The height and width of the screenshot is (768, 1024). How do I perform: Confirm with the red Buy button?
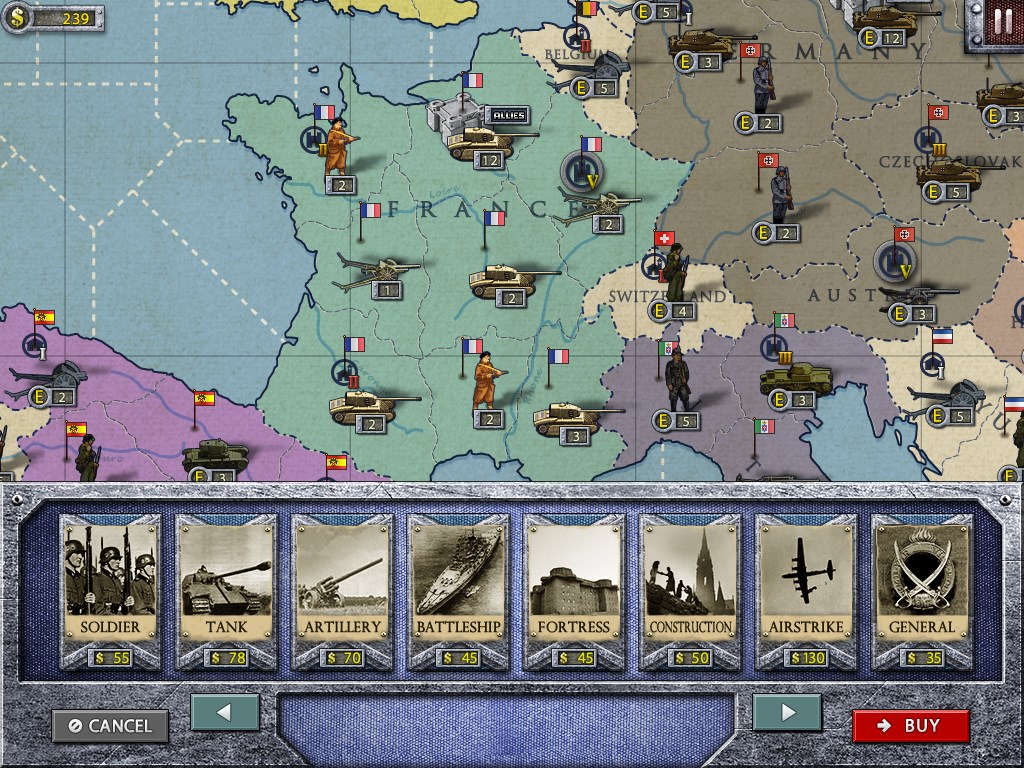coord(910,726)
